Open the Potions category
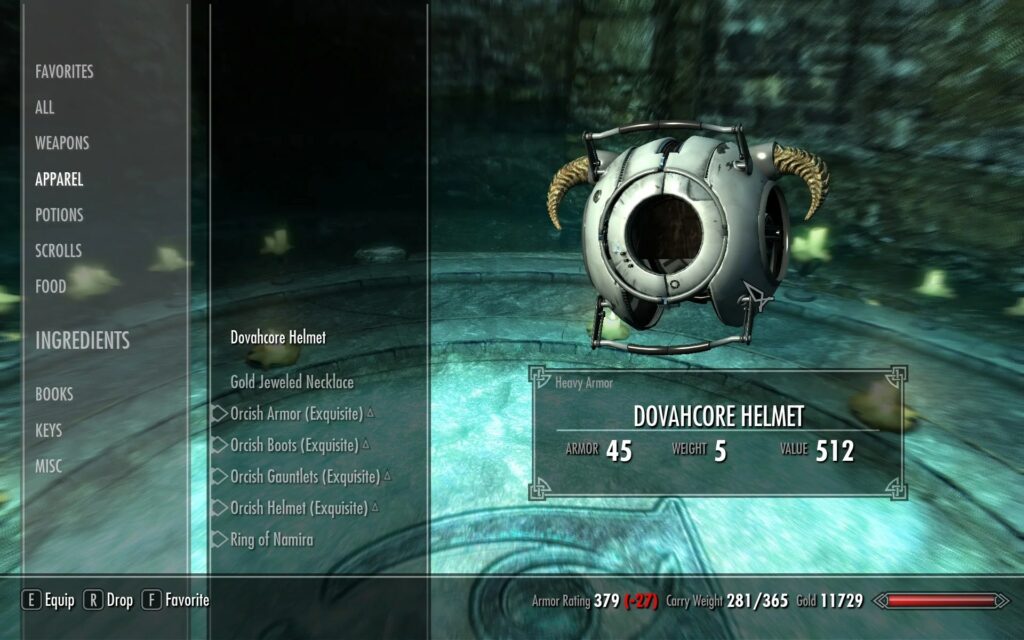Image resolution: width=1024 pixels, height=640 pixels. 59,215
